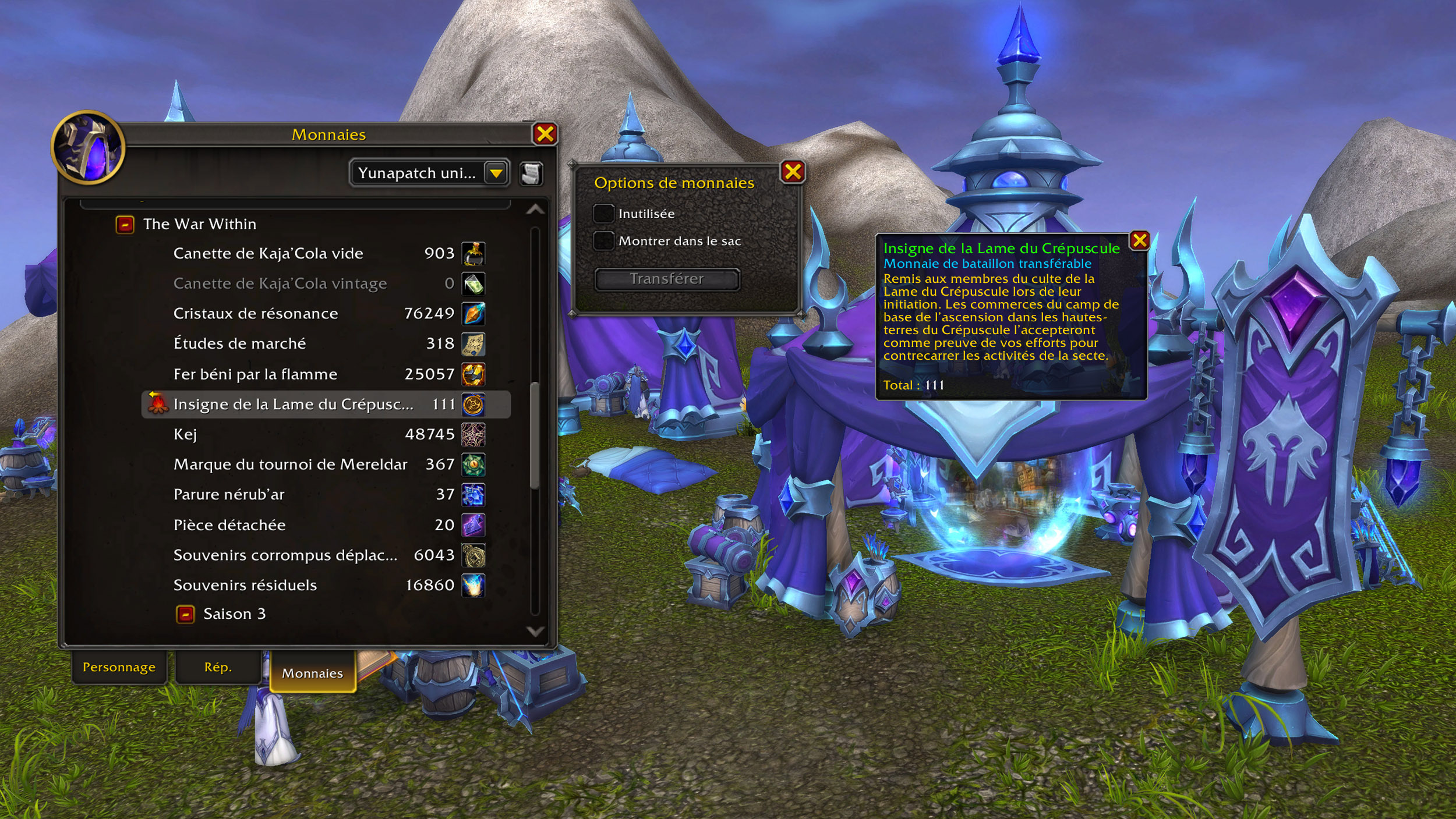
Task: Open the currency transfer log scroll
Action: pyautogui.click(x=531, y=173)
